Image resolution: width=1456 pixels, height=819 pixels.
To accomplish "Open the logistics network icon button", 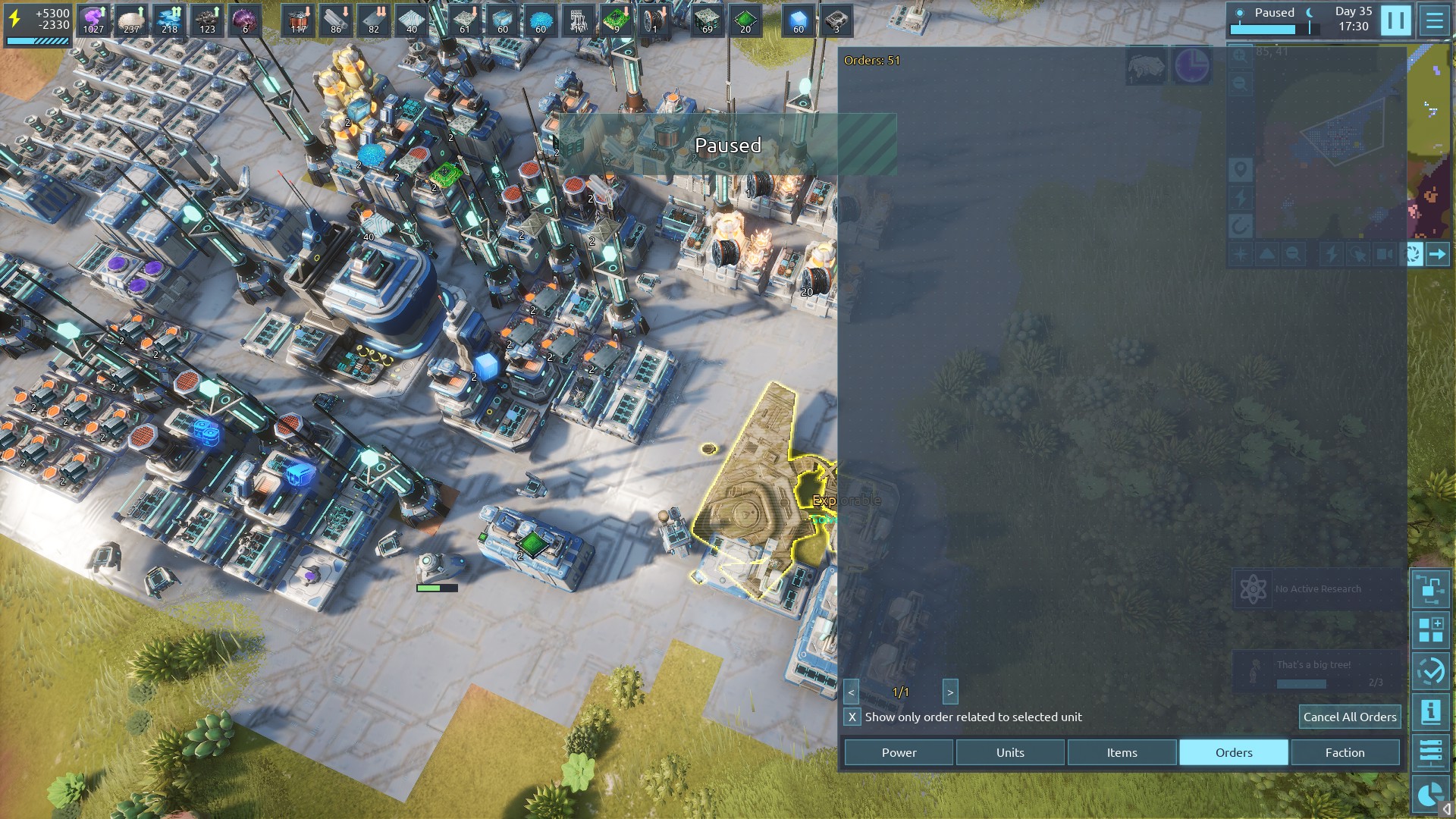I will 1430,589.
